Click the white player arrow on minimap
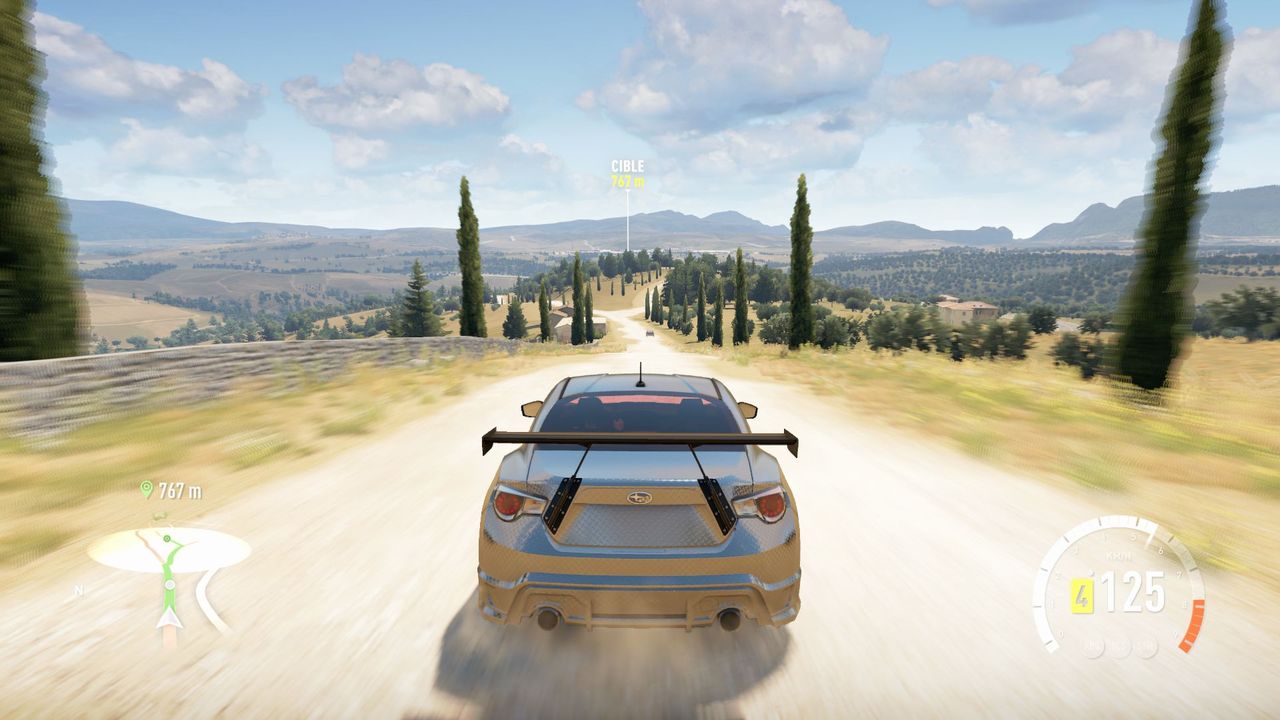Viewport: 1280px width, 720px height. point(169,617)
